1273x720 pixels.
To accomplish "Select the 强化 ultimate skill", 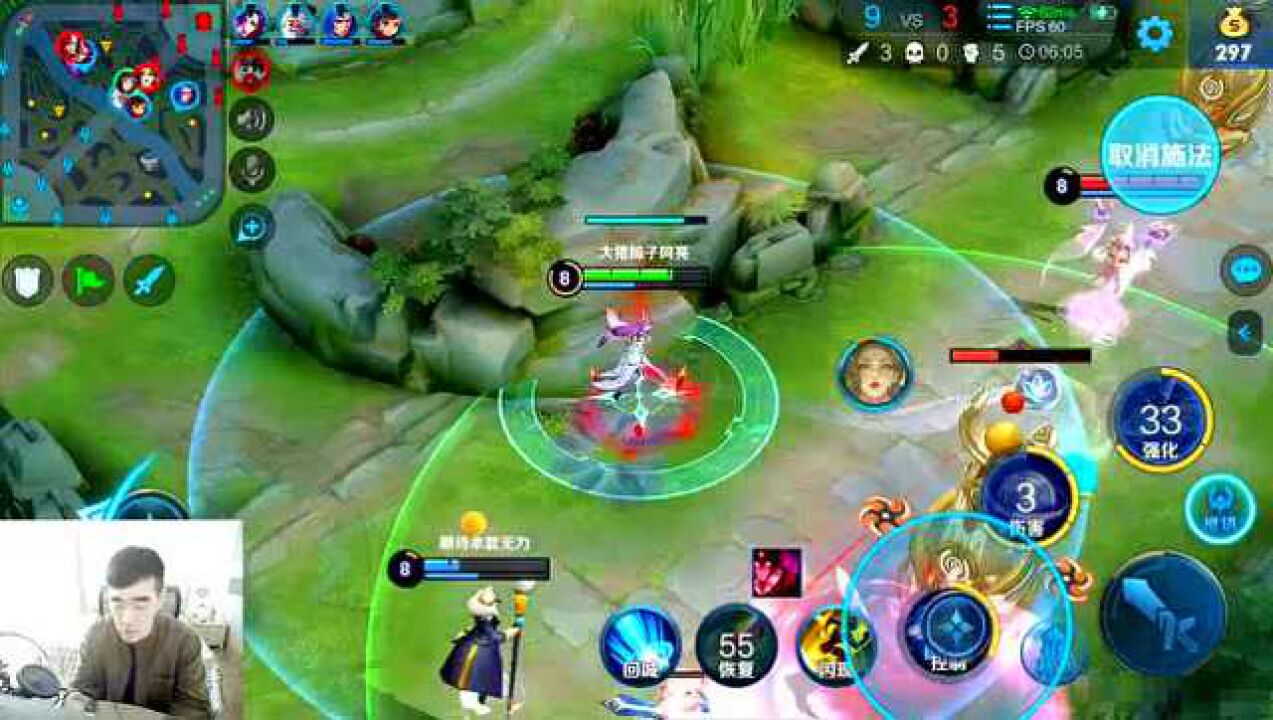I will [x=1160, y=420].
